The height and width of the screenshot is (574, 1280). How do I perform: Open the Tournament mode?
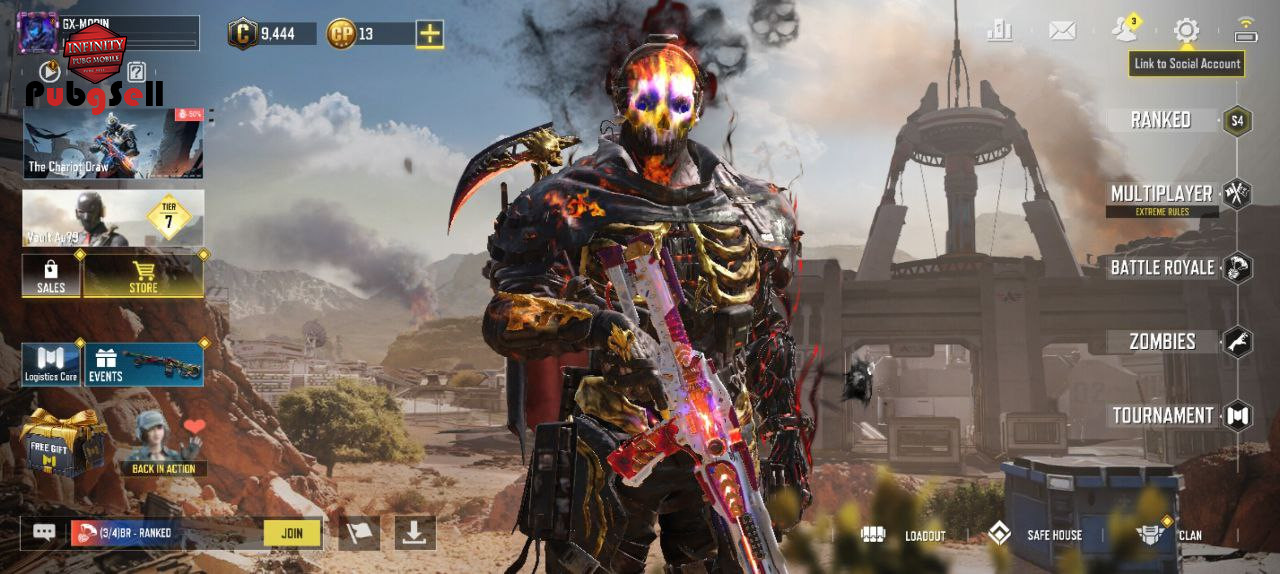1164,416
